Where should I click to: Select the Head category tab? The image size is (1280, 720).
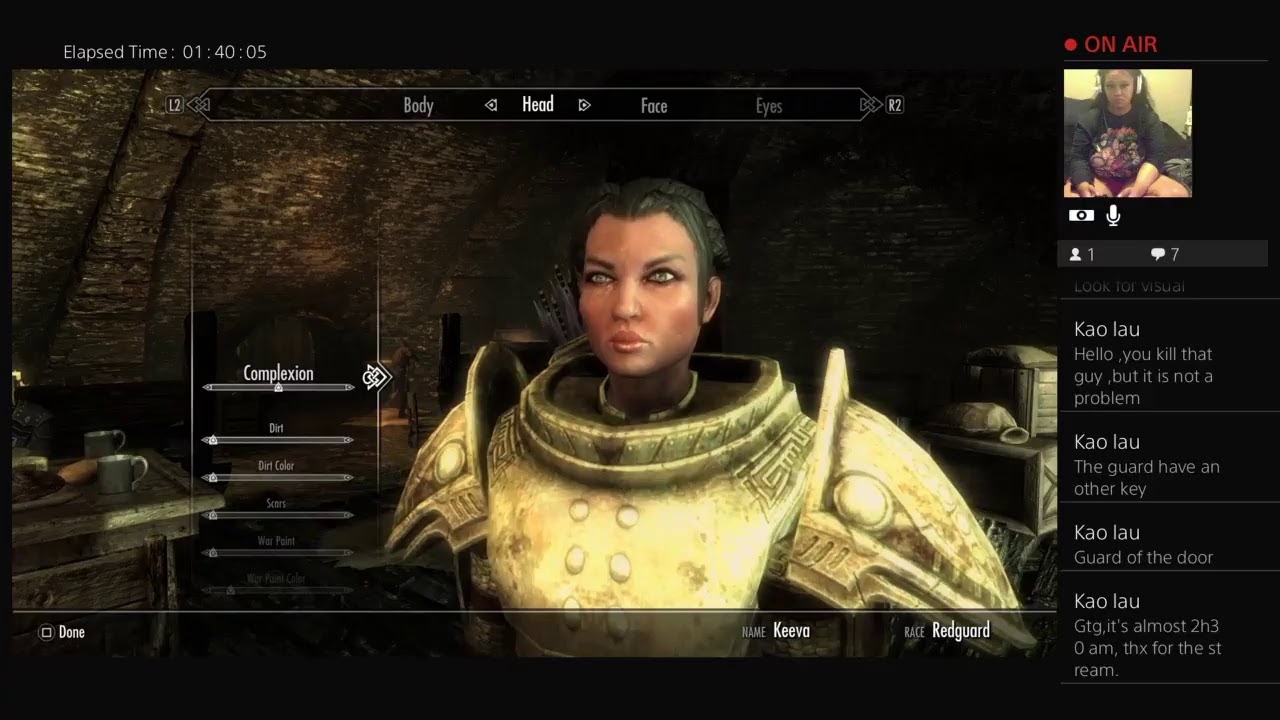(x=537, y=104)
